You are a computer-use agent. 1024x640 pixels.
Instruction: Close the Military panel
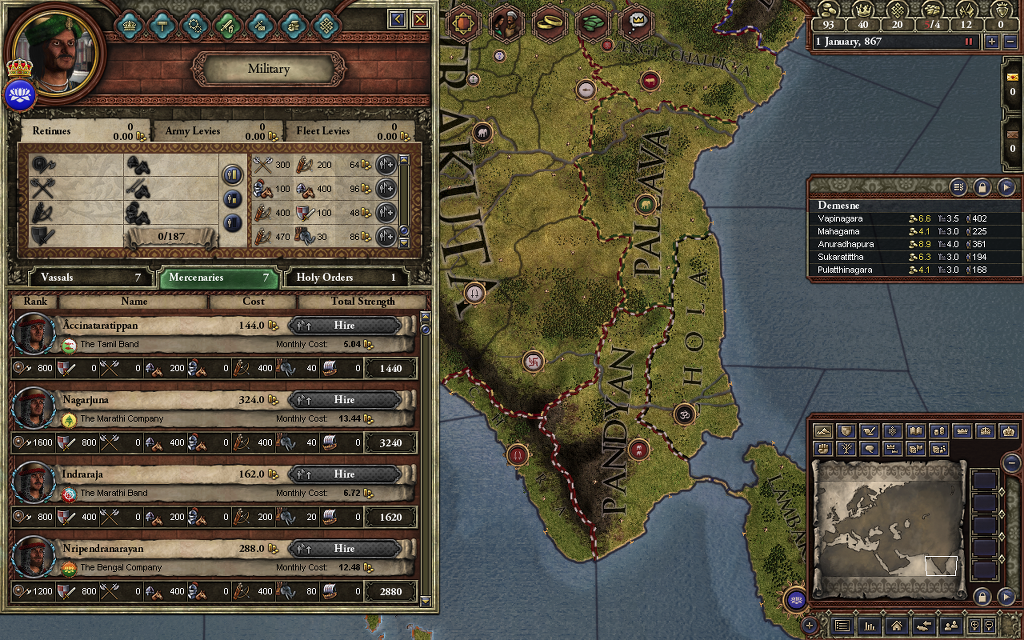420,19
